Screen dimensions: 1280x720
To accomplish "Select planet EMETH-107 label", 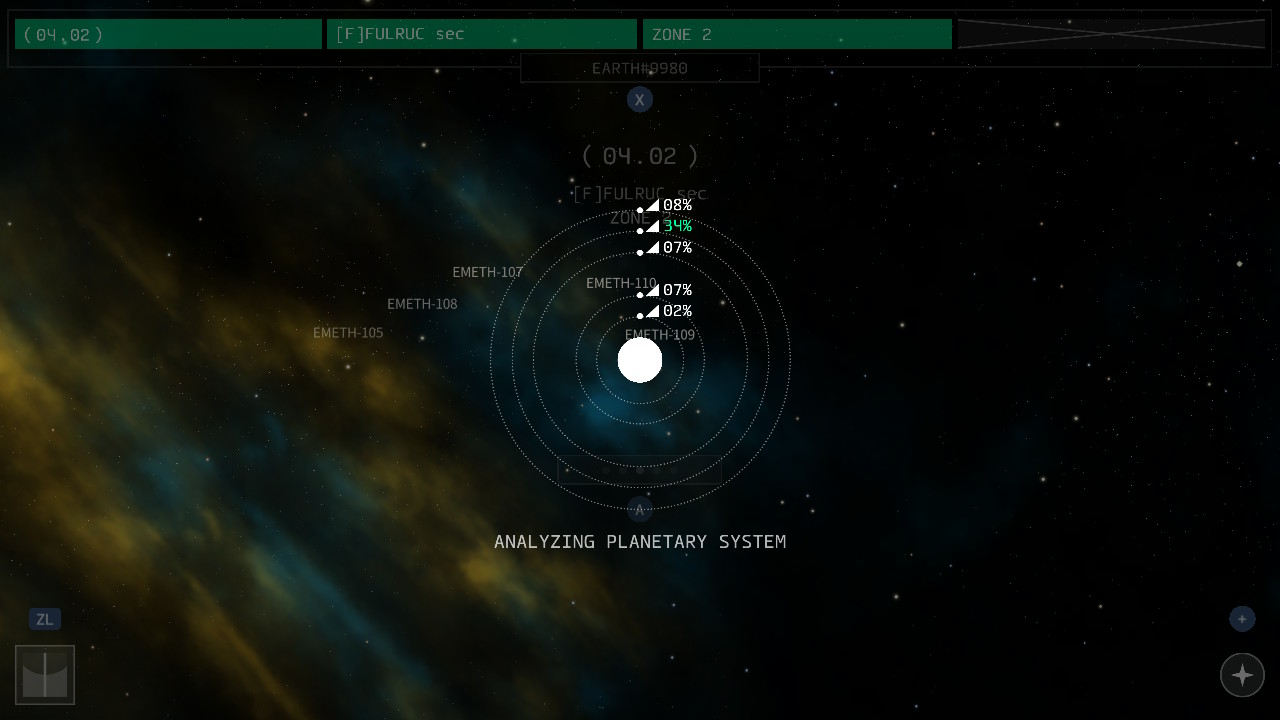I will 487,272.
